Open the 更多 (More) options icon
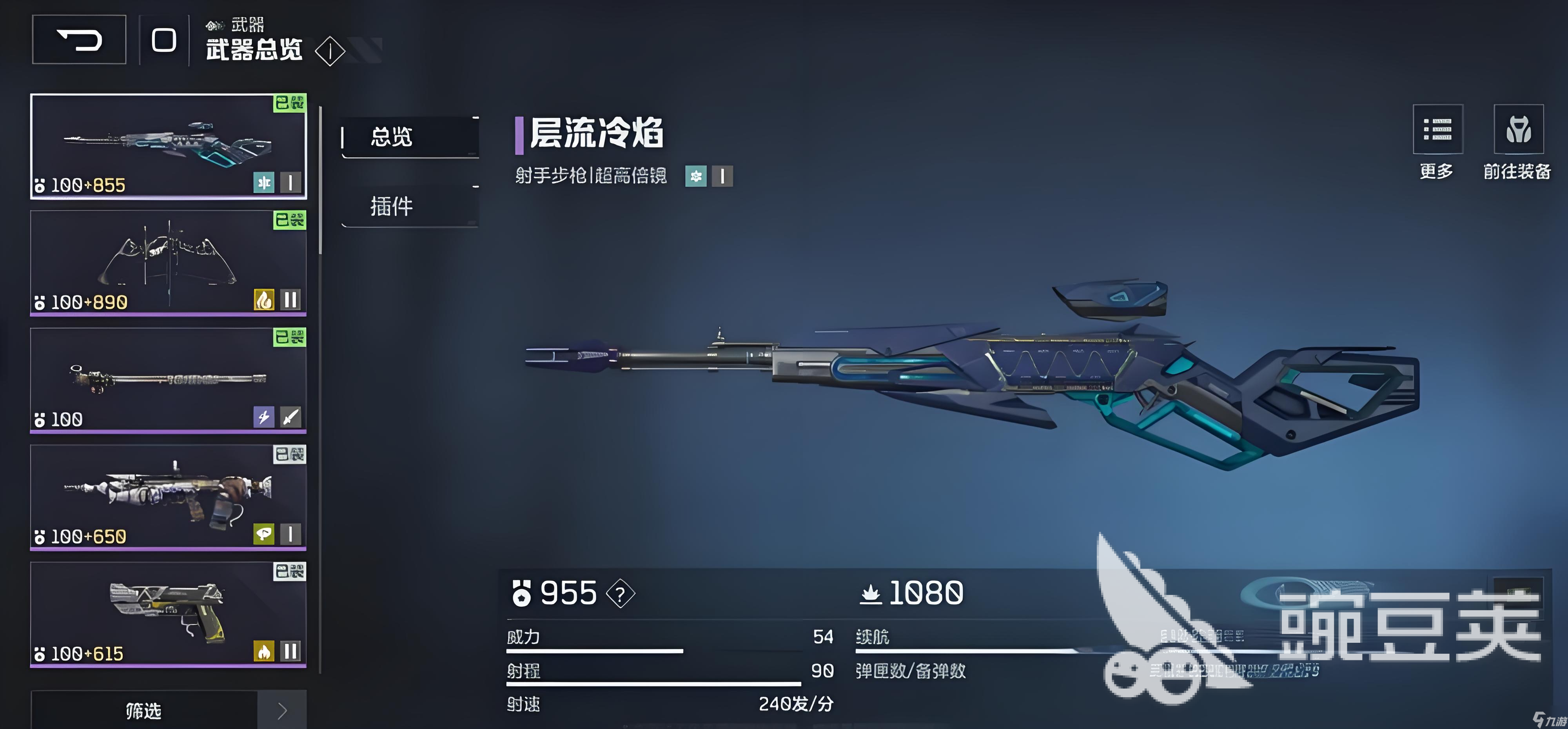The image size is (1568, 729). [1438, 129]
